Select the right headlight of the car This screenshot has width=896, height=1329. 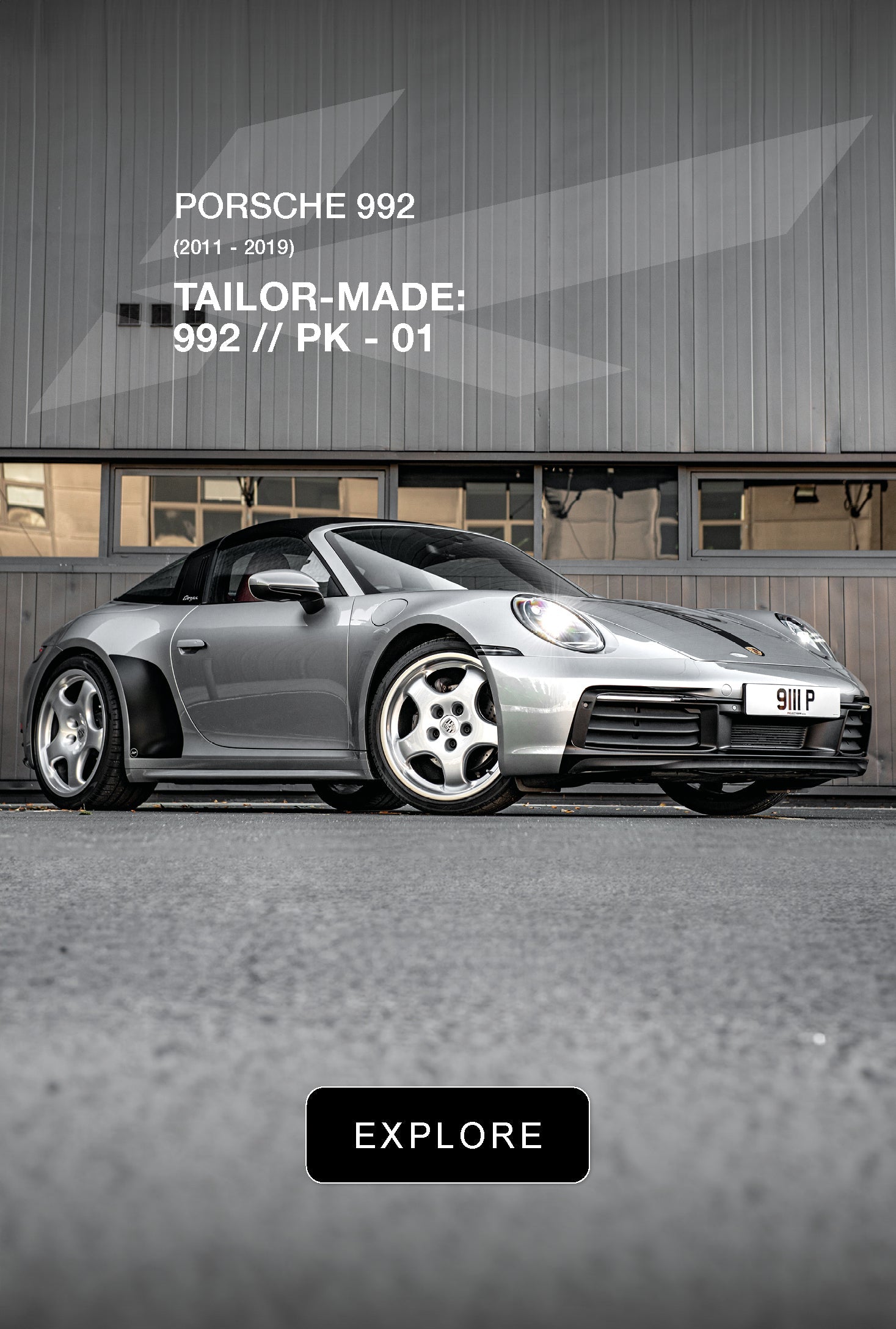tap(555, 622)
